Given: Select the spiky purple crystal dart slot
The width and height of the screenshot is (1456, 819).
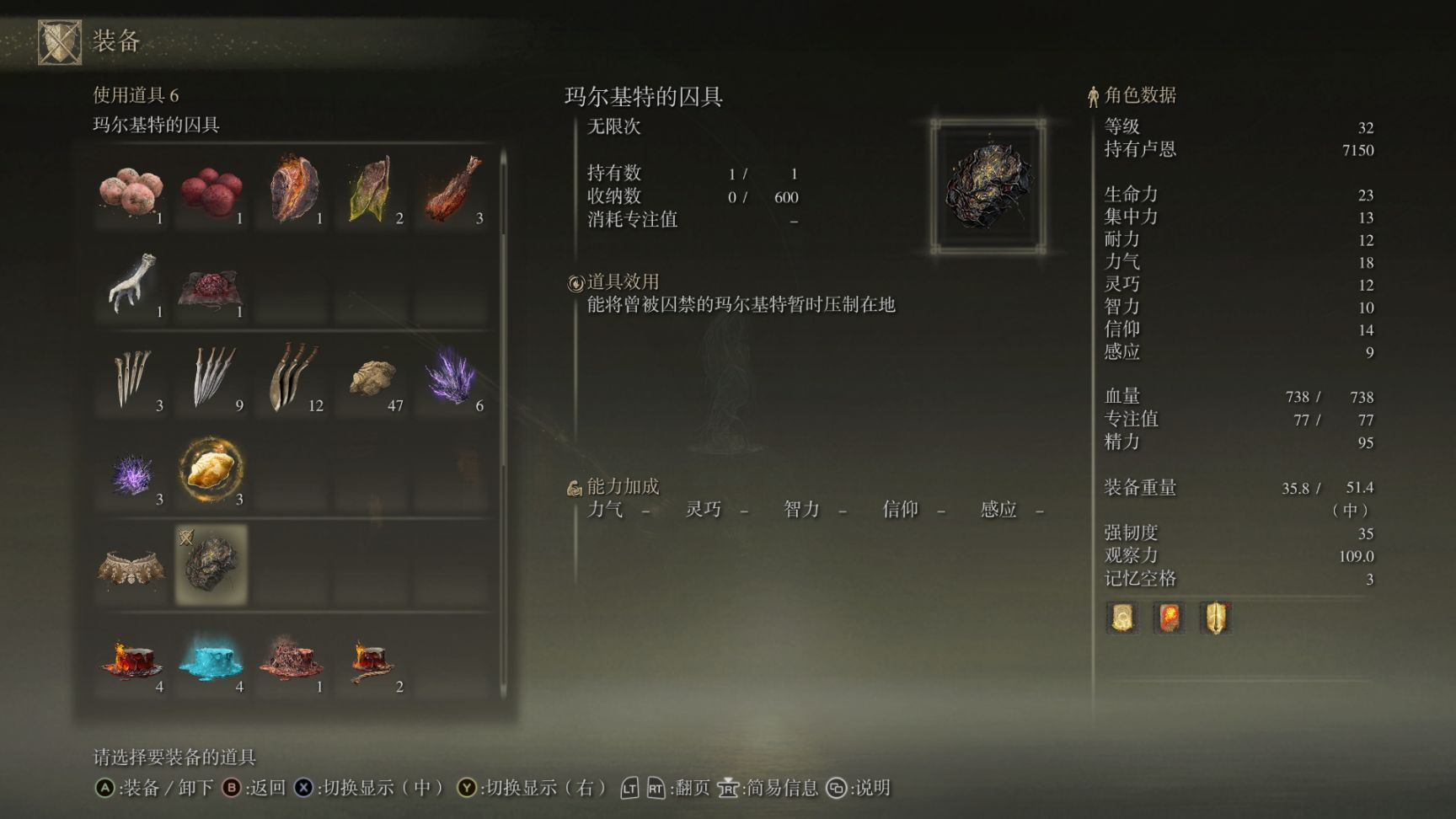Looking at the screenshot, I should pos(131,472).
